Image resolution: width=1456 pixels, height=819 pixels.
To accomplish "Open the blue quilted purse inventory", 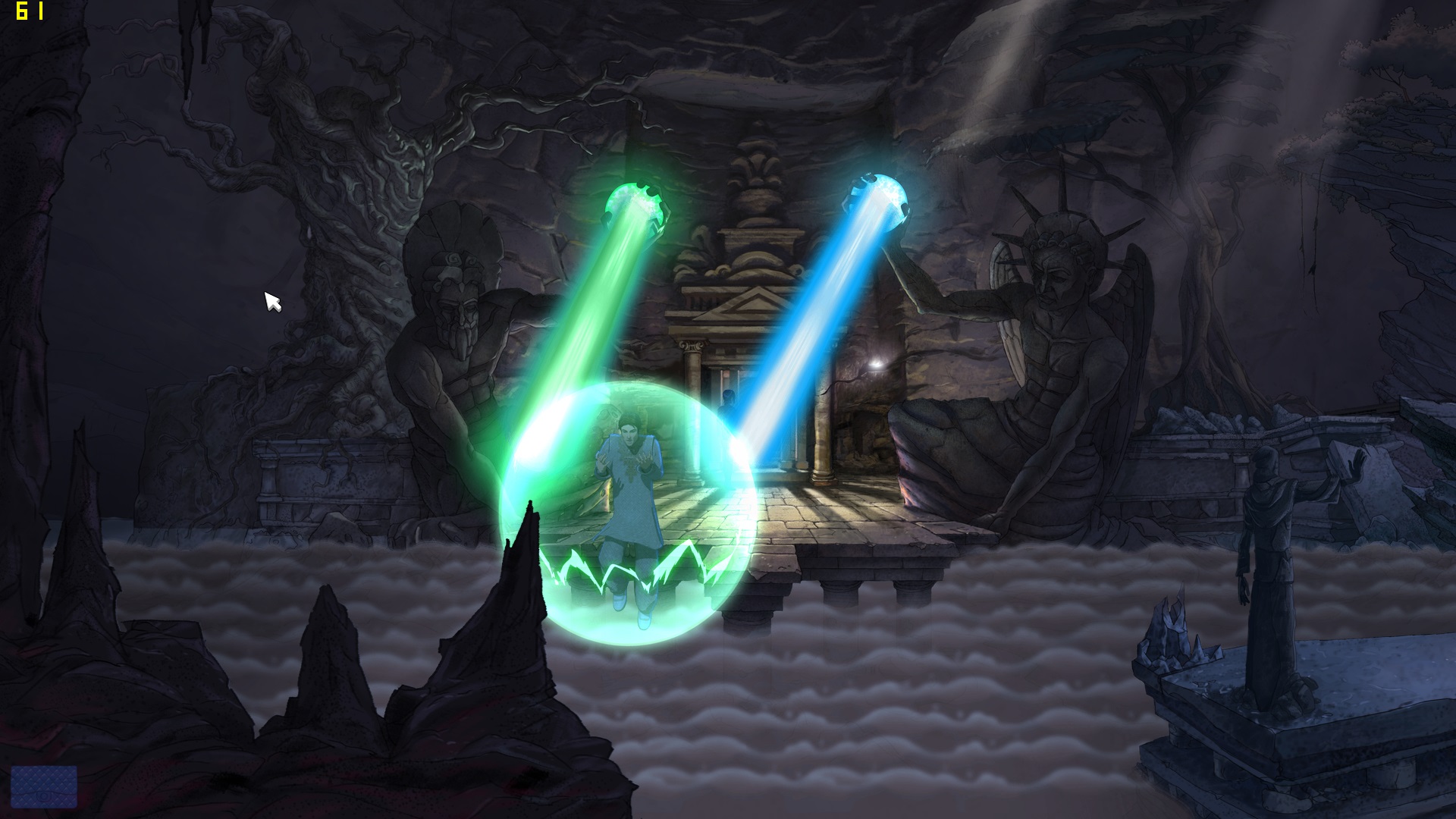I will click(44, 787).
